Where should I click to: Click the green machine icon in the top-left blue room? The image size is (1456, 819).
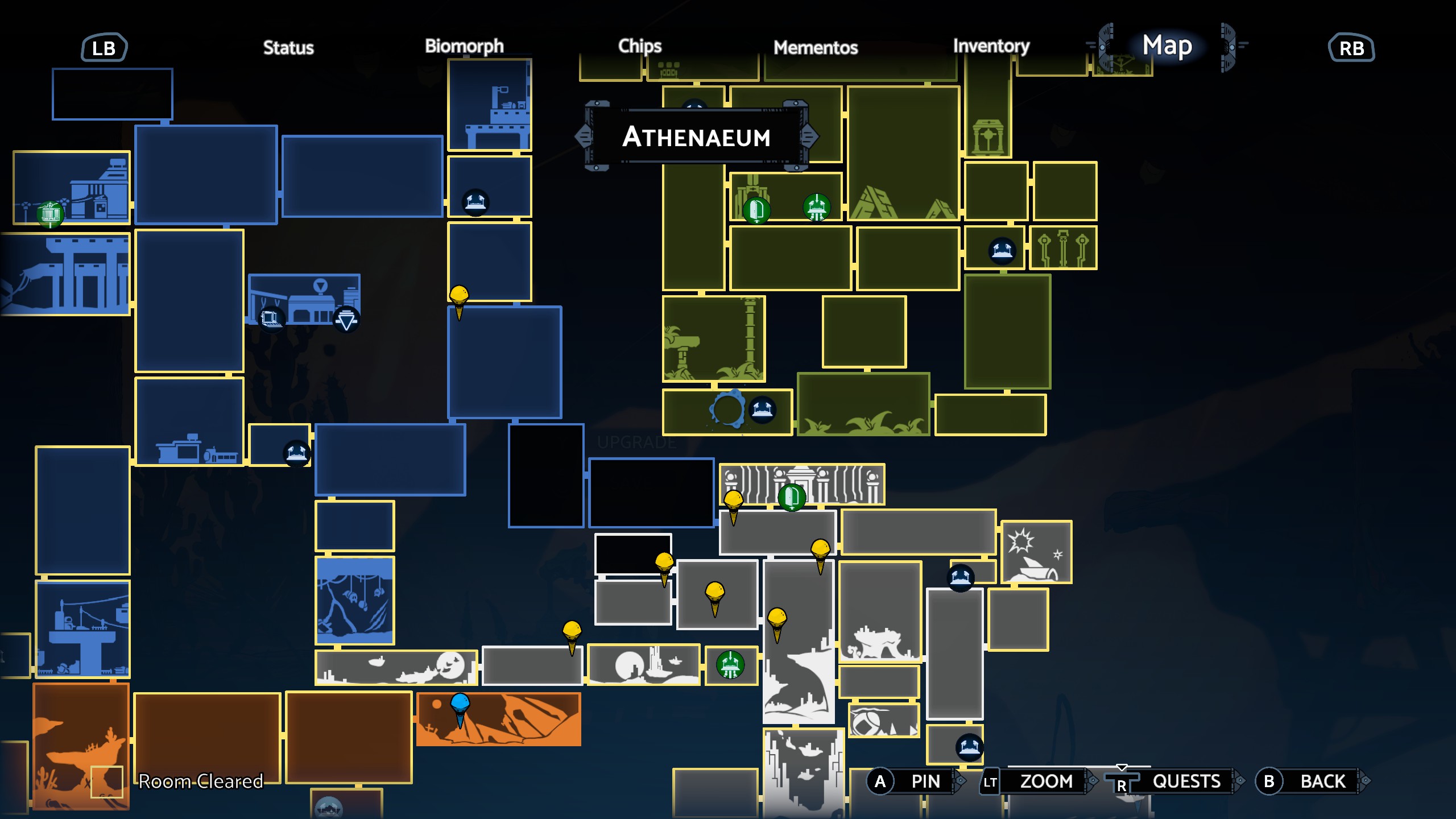click(50, 214)
